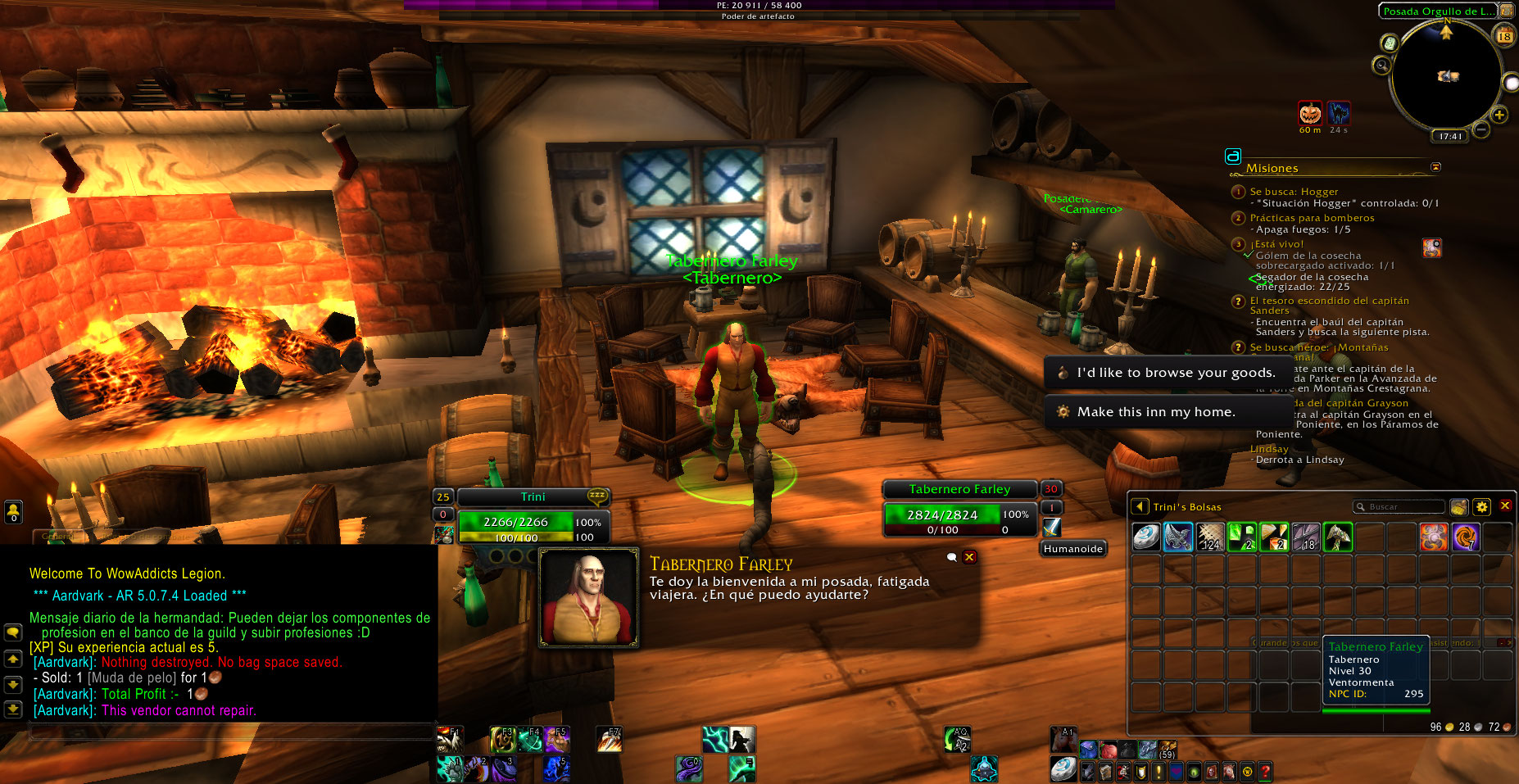Close the Tabernero Farley dialogue box

[x=969, y=557]
